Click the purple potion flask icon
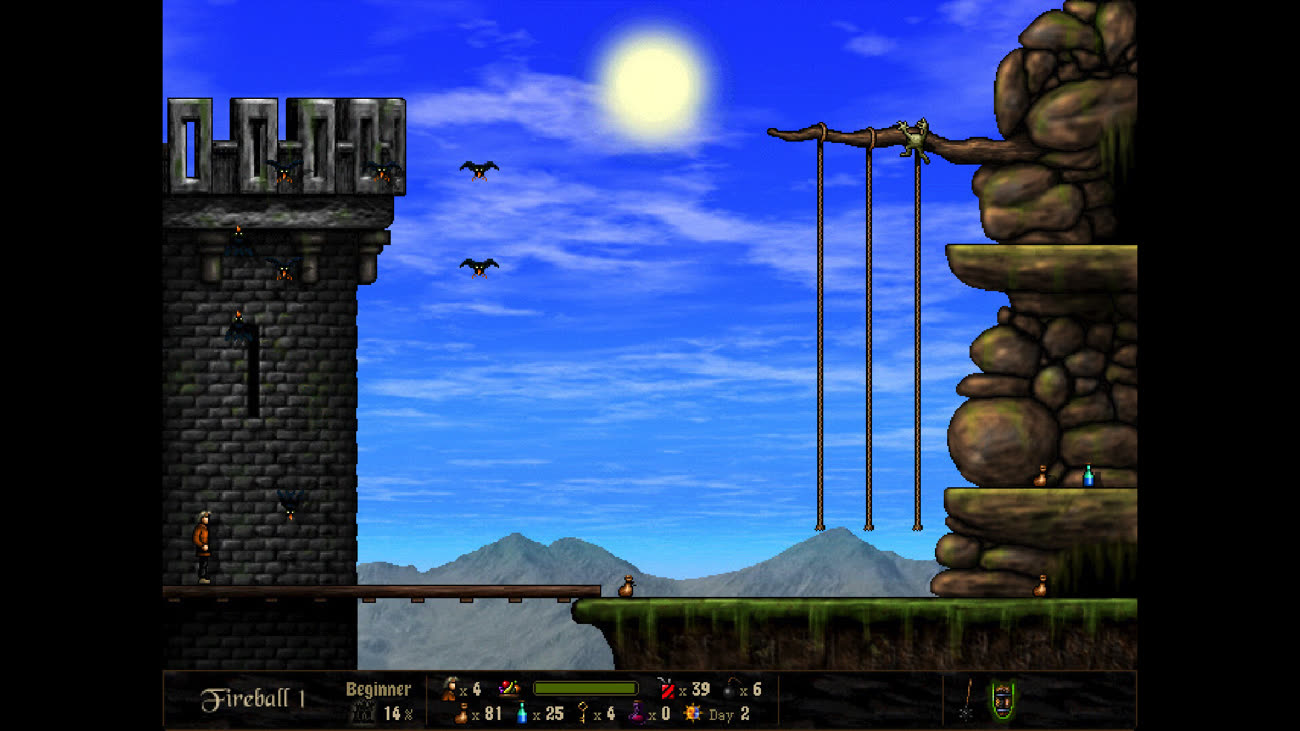This screenshot has height=731, width=1300. [637, 713]
